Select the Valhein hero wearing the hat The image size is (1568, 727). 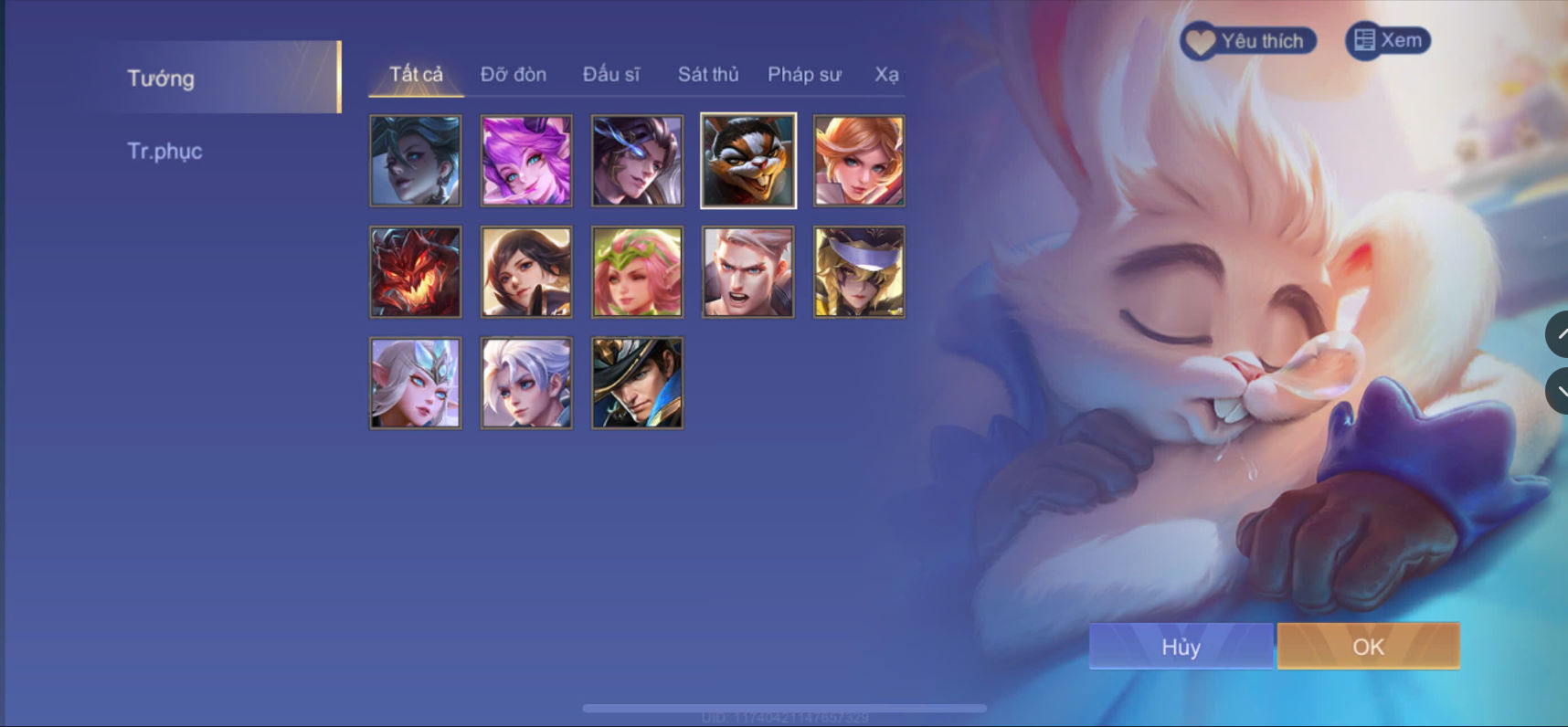tap(637, 383)
